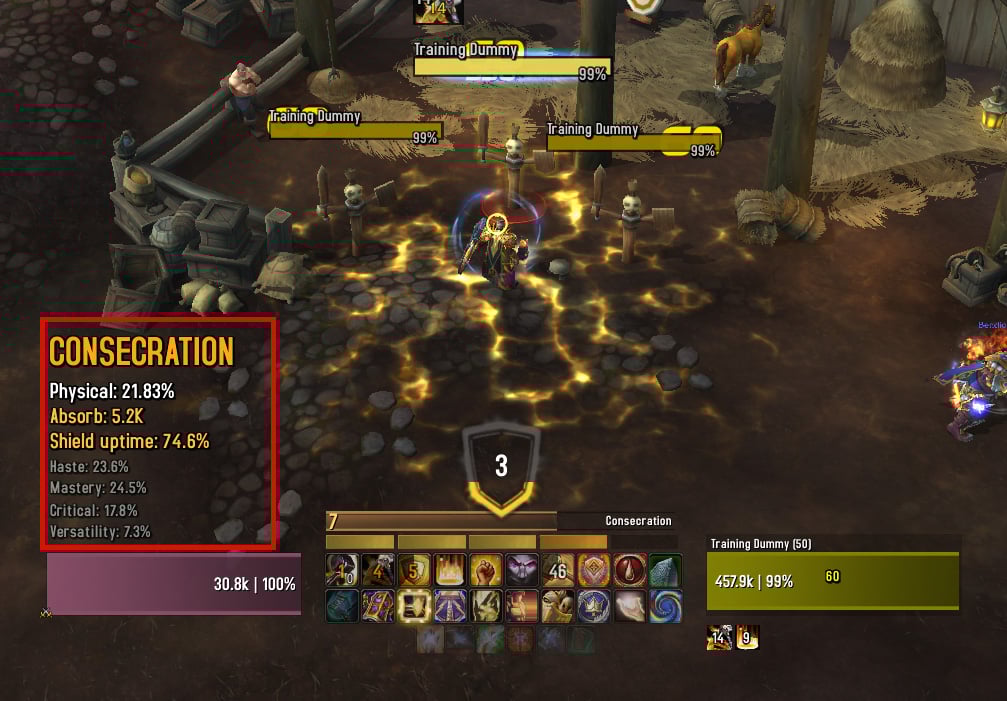The image size is (1007, 701).
Task: Click the blue swirl icon
Action: (665, 606)
